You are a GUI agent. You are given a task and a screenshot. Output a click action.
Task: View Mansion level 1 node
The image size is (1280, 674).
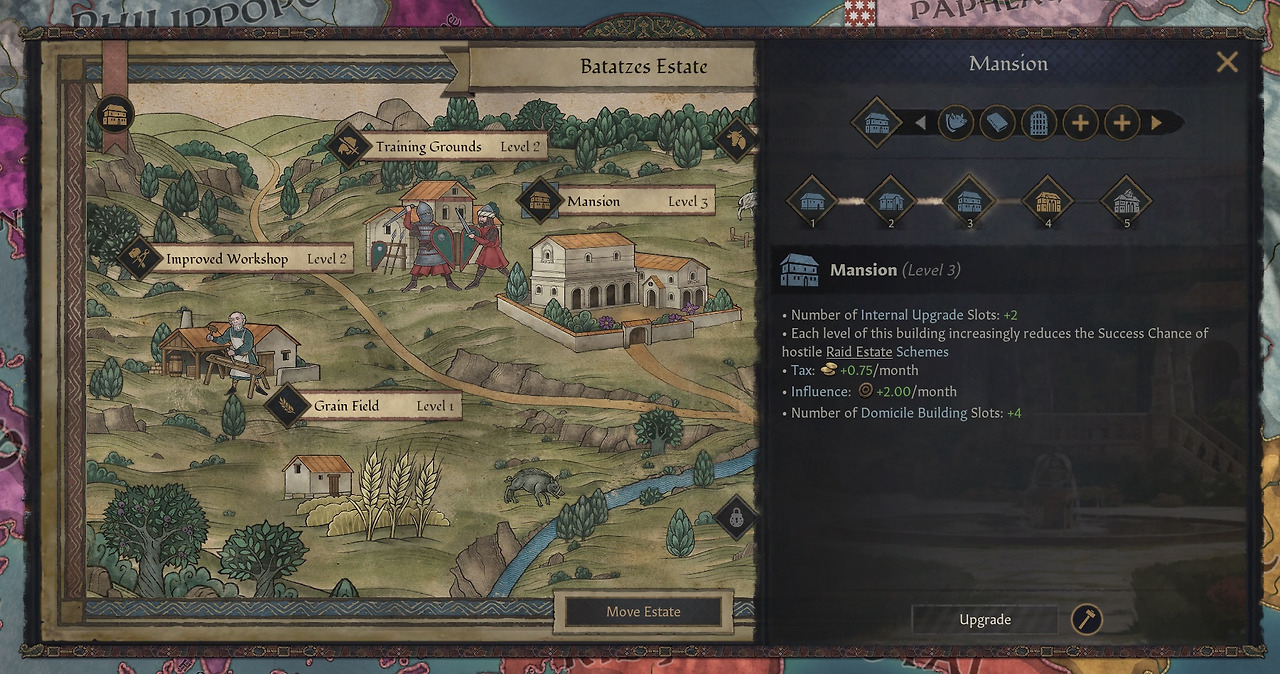point(812,200)
